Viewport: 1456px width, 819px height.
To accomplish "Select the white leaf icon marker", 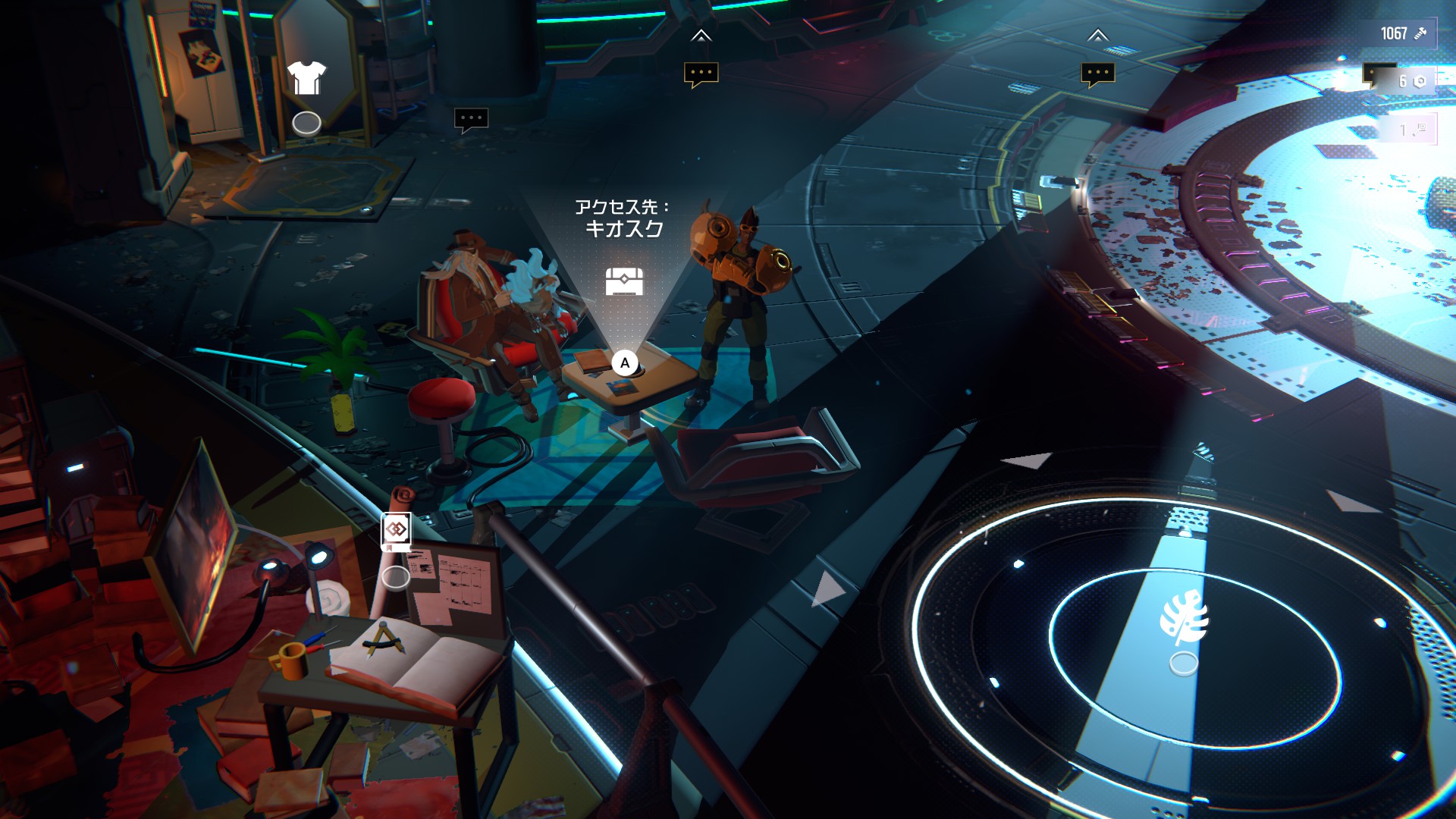I will coord(1183,618).
